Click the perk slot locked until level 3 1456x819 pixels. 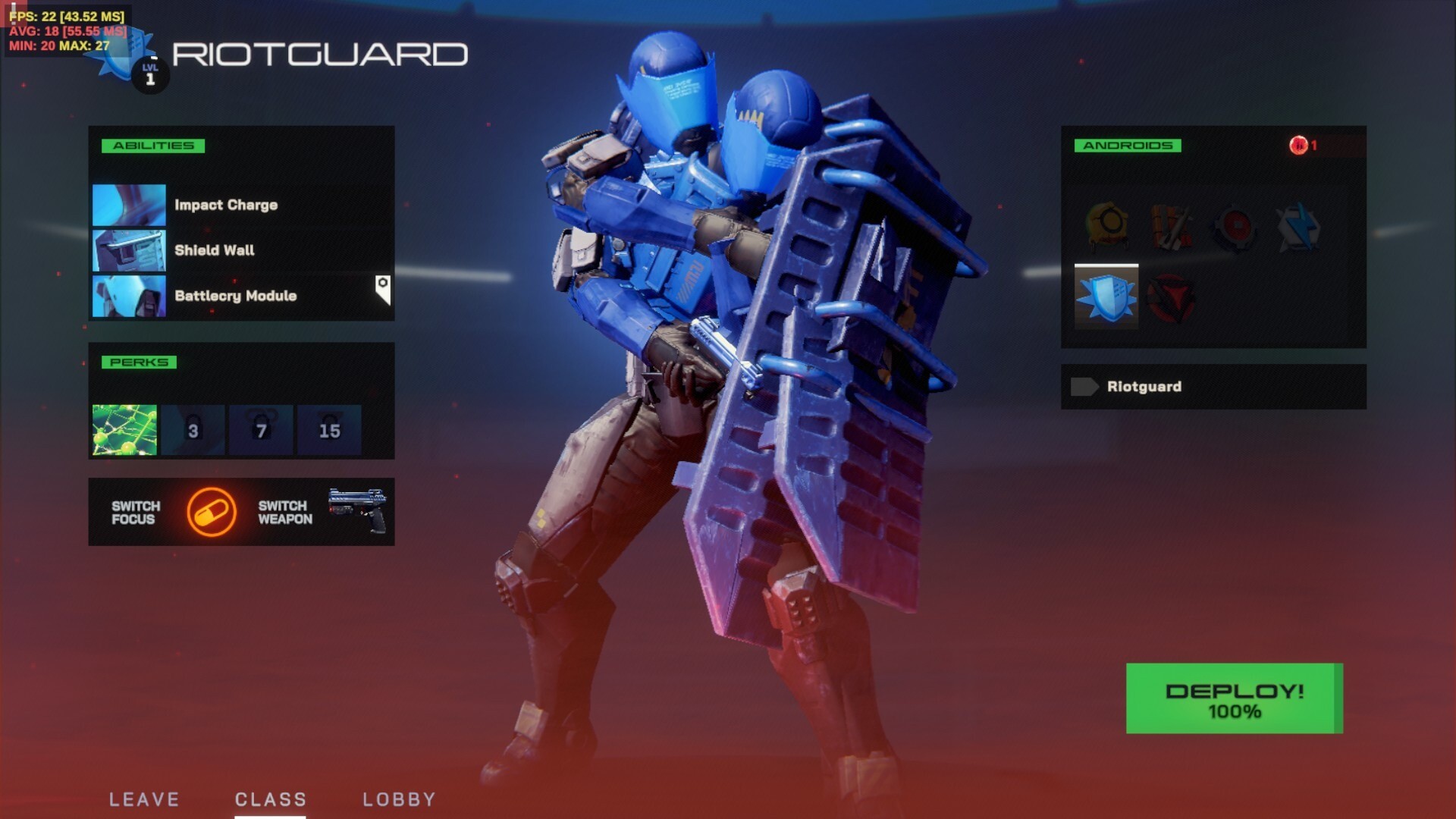193,430
